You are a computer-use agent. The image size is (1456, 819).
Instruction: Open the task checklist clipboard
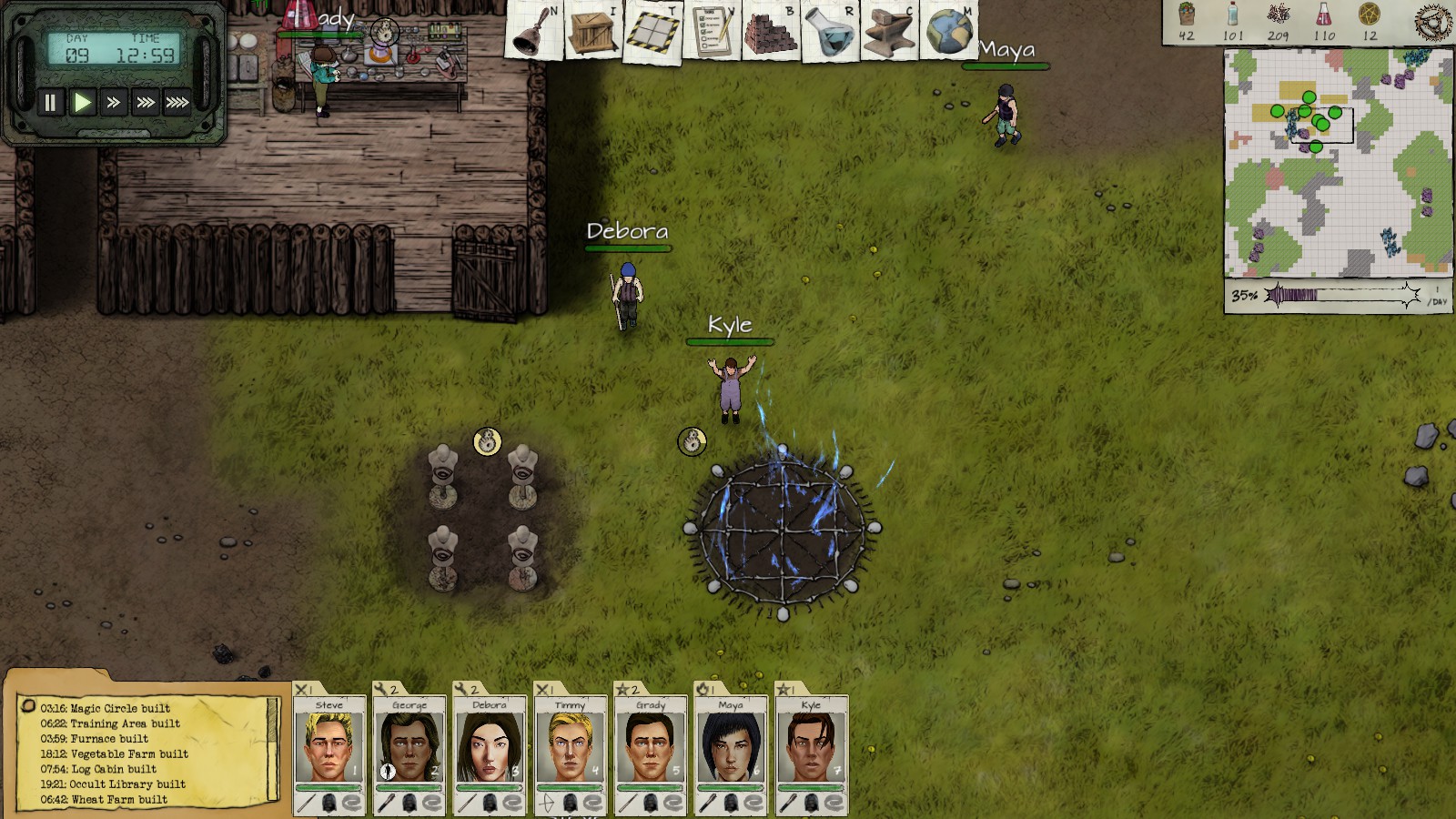pos(713,32)
